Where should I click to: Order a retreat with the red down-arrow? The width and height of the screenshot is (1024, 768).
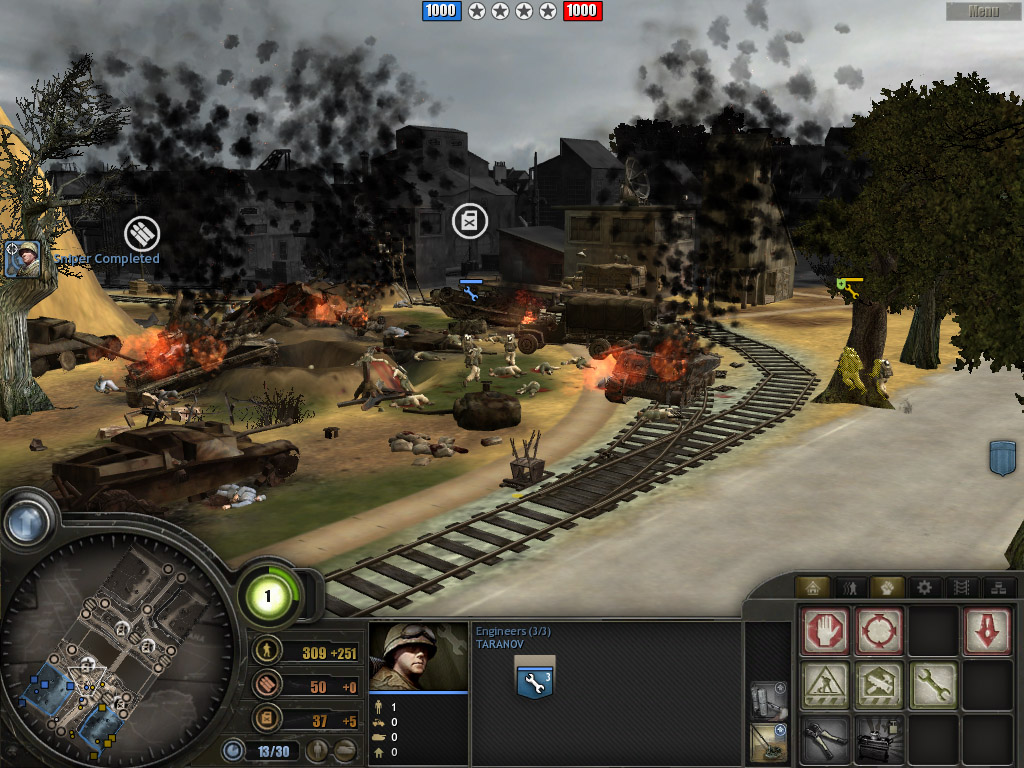pos(986,631)
